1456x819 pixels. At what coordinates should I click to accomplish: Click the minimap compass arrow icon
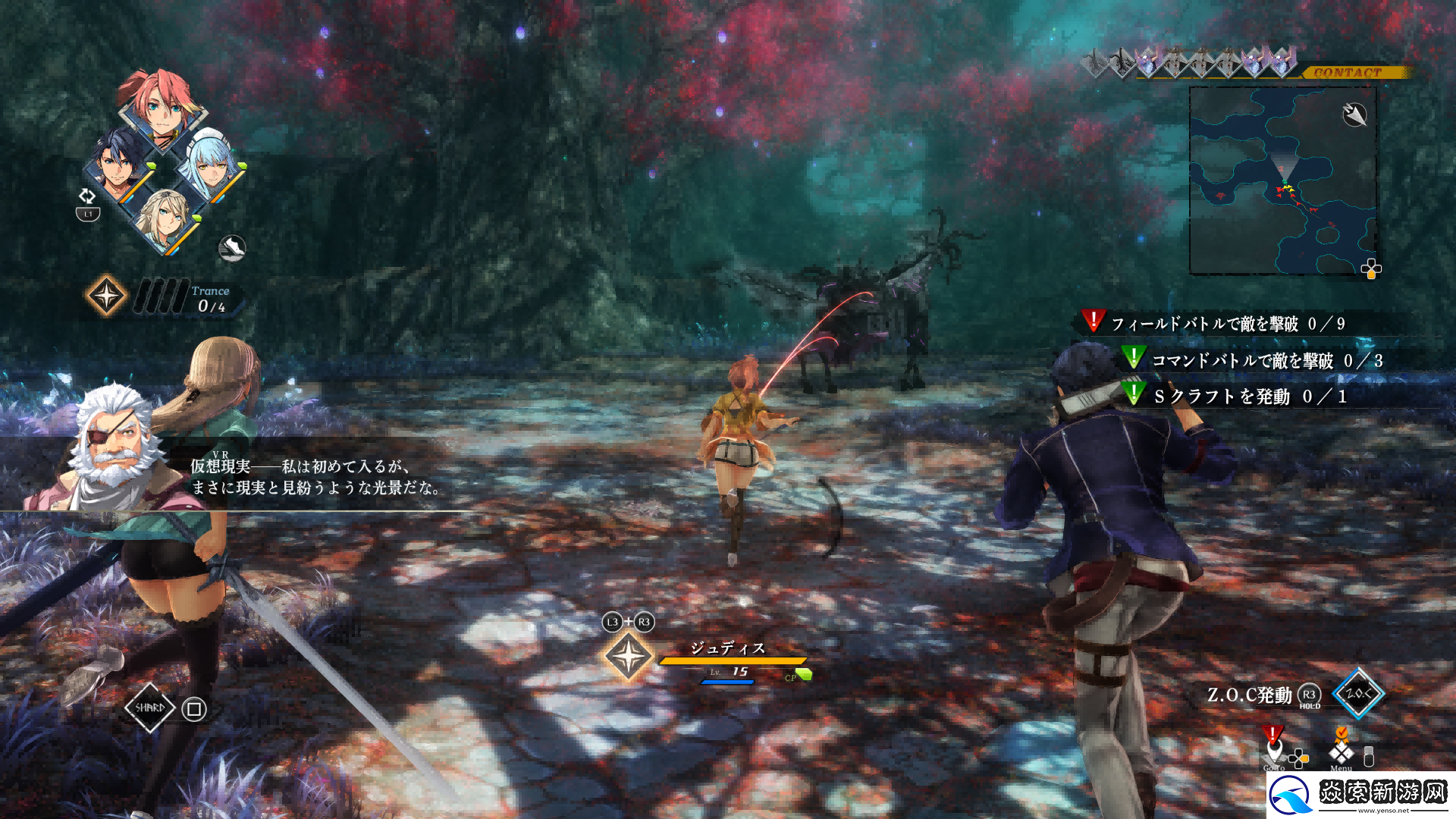1354,115
